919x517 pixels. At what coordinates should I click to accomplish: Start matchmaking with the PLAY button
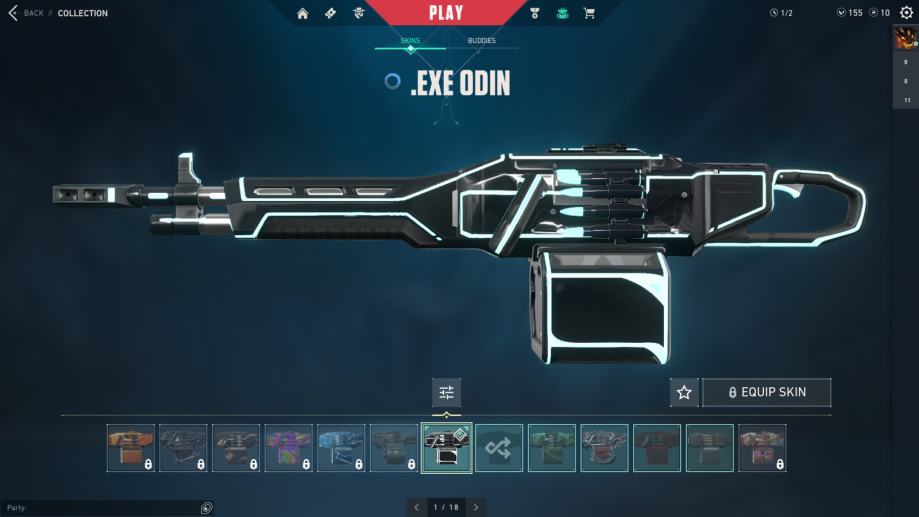(x=446, y=13)
